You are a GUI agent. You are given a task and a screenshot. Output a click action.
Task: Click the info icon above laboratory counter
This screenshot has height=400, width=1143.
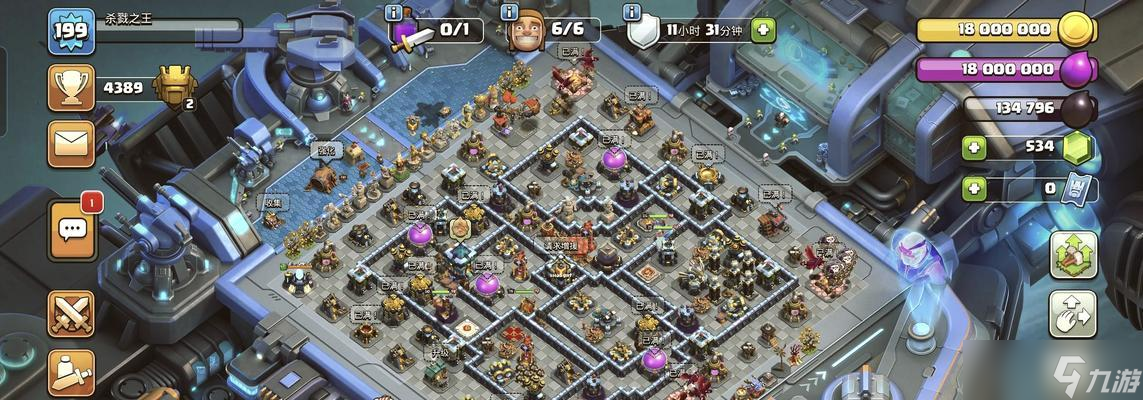click(x=394, y=12)
